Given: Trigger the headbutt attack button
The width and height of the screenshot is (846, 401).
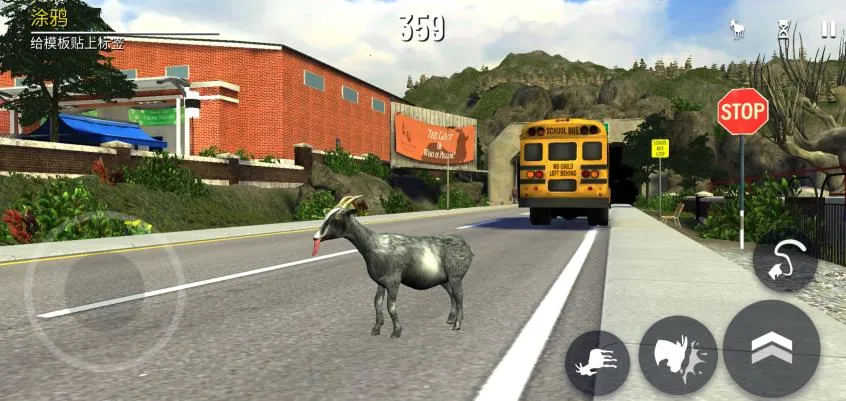Looking at the screenshot, I should pyautogui.click(x=678, y=355).
